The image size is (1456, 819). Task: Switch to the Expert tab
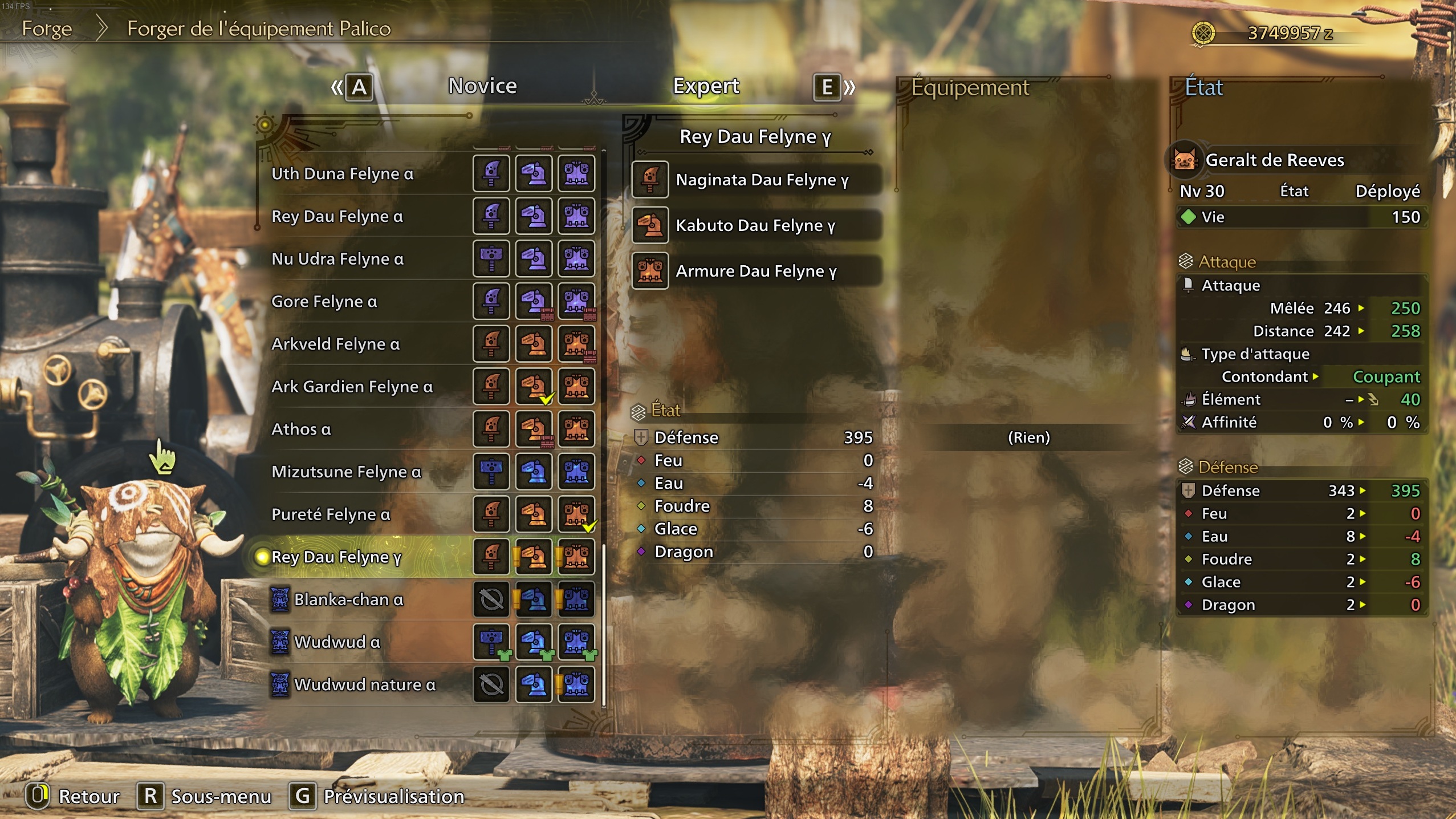click(x=706, y=86)
